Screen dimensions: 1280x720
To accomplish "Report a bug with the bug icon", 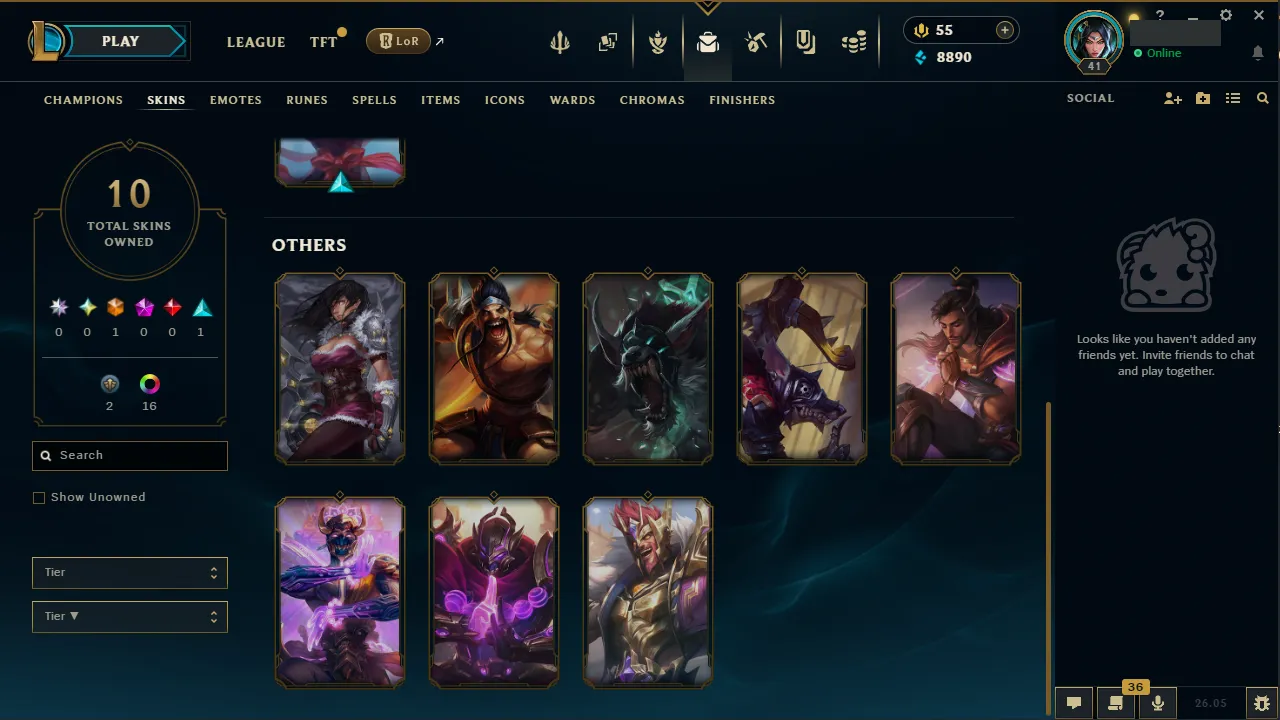I will (x=1262, y=701).
